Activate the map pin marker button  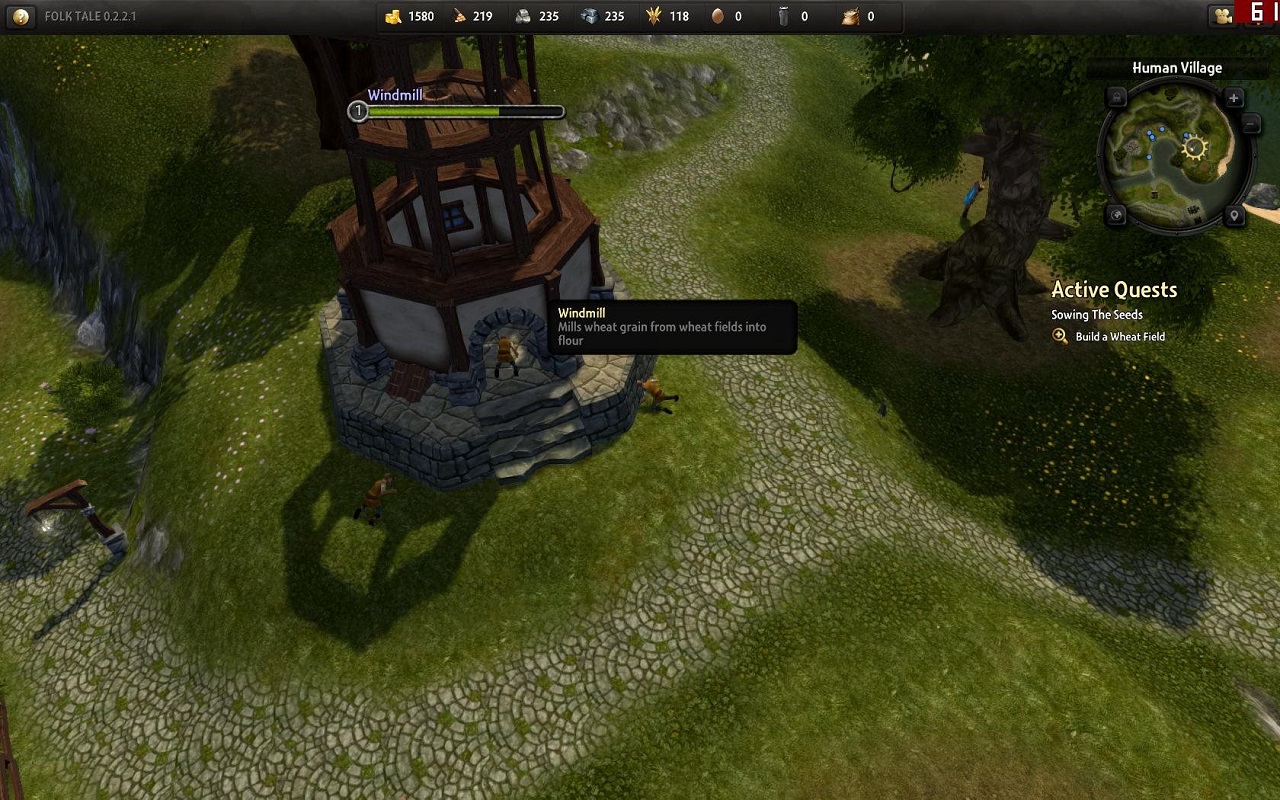[x=1235, y=216]
